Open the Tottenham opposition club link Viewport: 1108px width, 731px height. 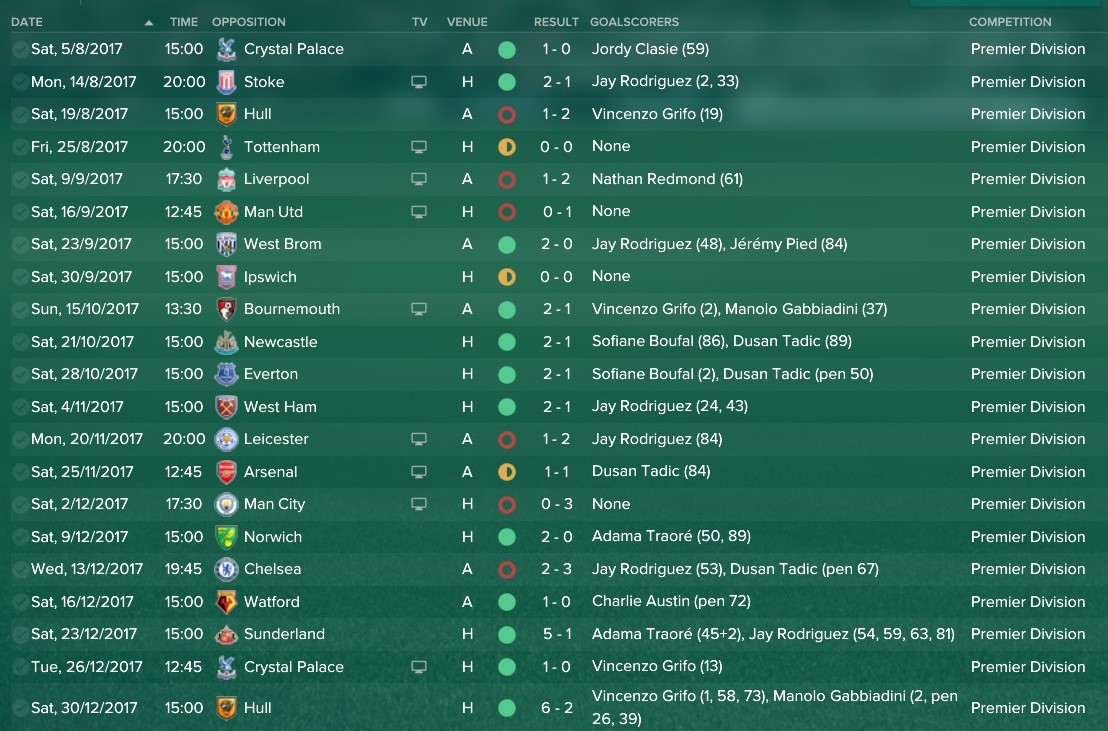tap(281, 147)
